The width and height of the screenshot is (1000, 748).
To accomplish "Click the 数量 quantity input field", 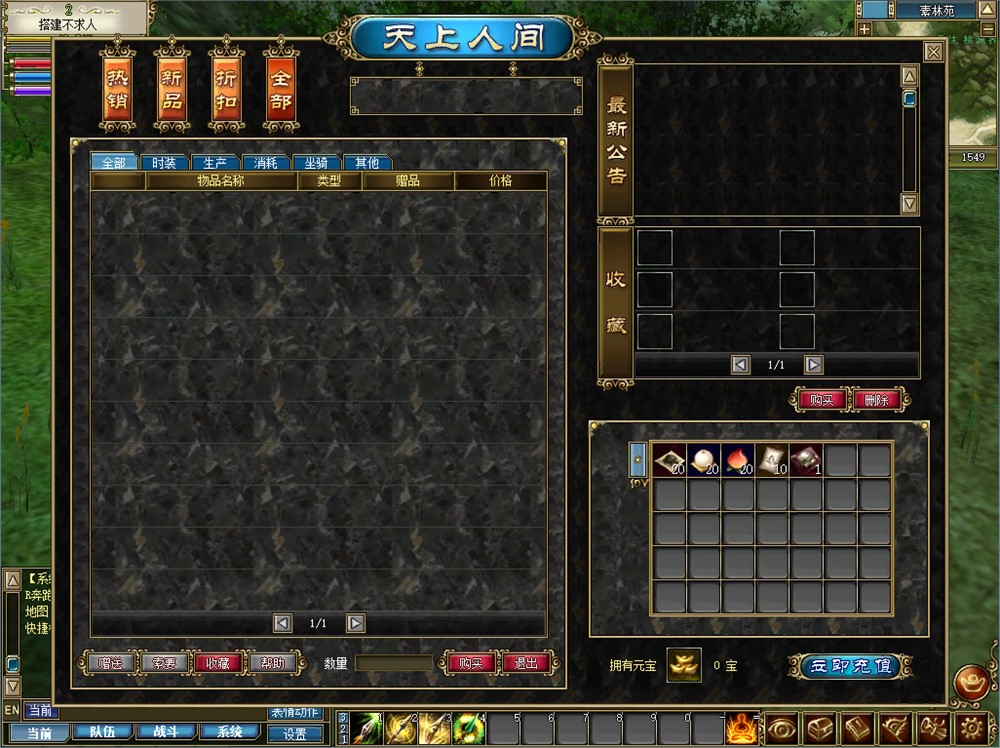I will [x=394, y=663].
